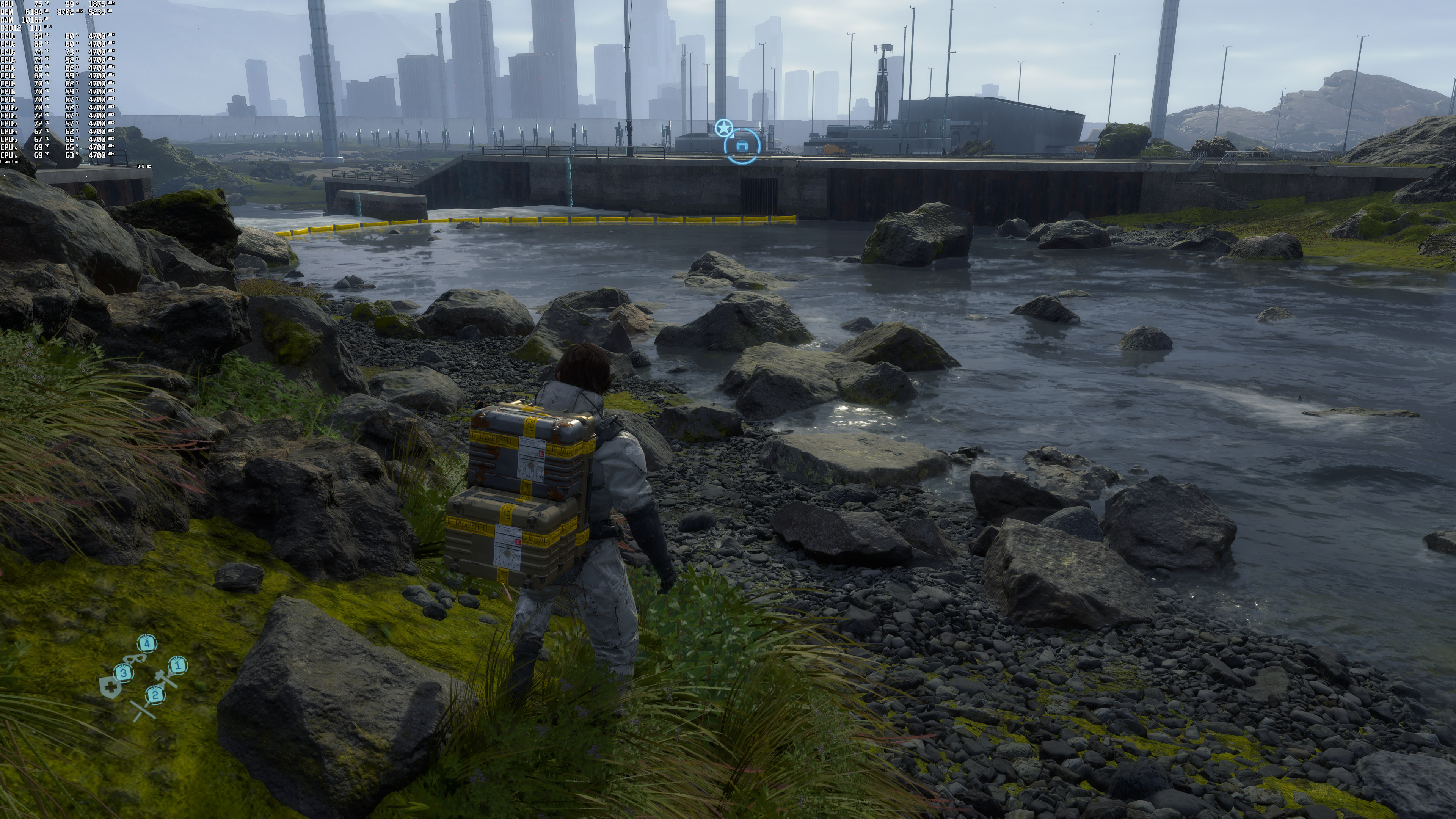This screenshot has height=819, width=1456.
Task: Click the star delivery objective badge
Action: pos(723,128)
